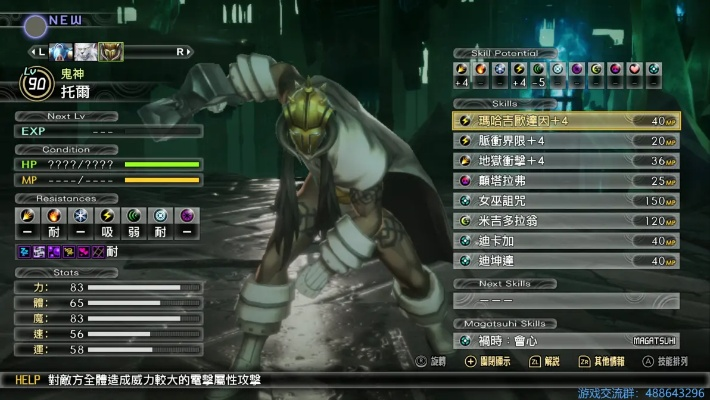Switch to the white demon portrait
The image size is (710, 400).
point(86,52)
